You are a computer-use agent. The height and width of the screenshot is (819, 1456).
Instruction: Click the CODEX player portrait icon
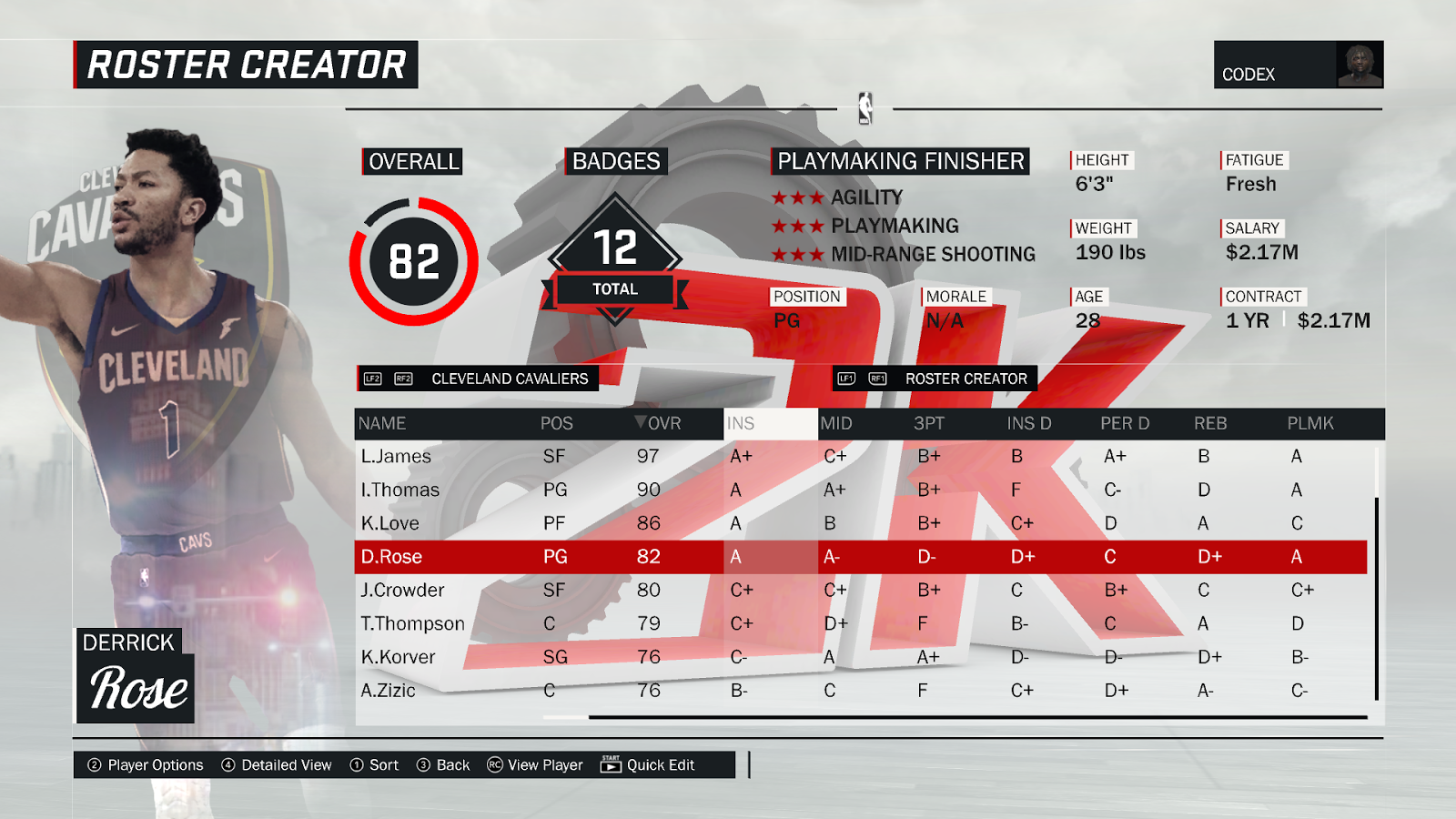tap(1359, 63)
